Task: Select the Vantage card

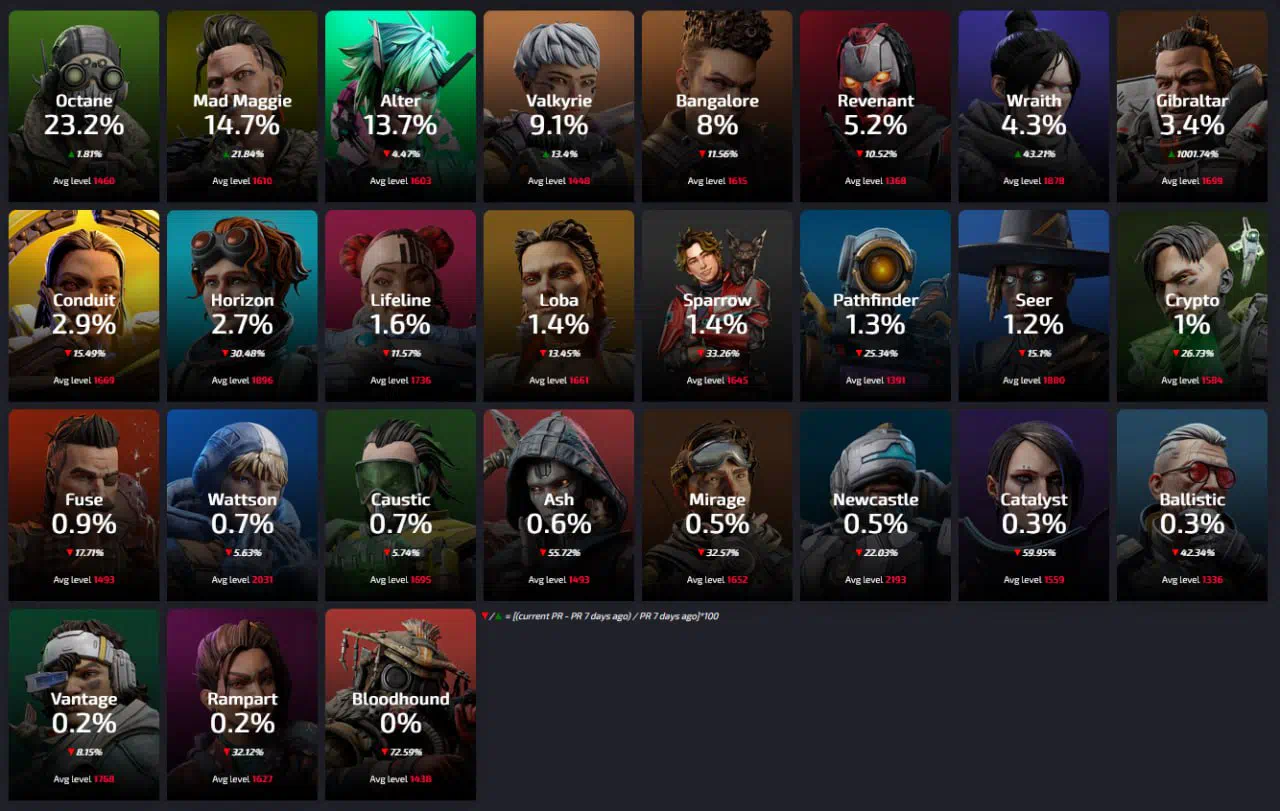Action: click(x=84, y=704)
